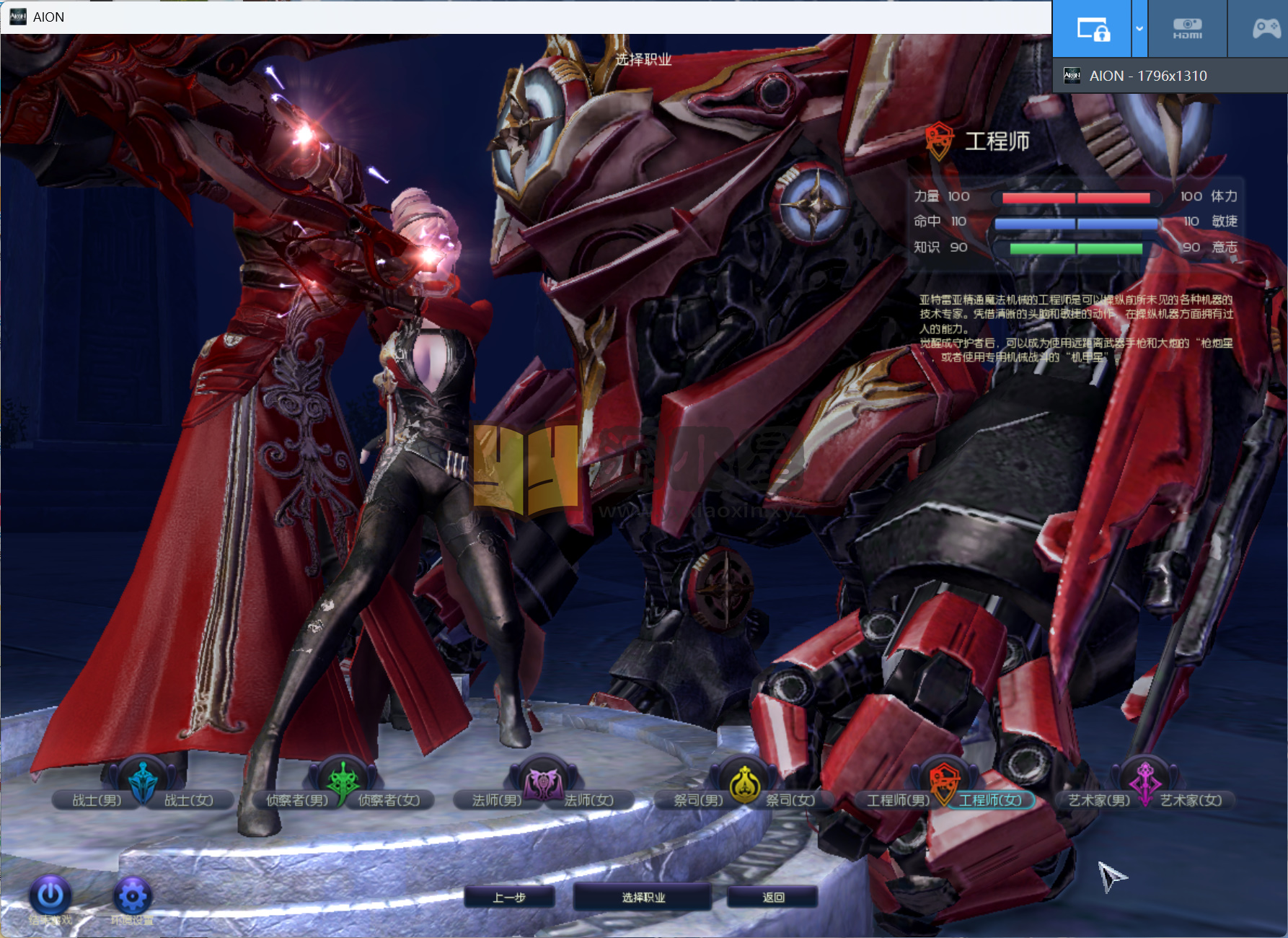1288x938 pixels.
Task: Choose the 战士(女) class option
Action: coord(189,800)
